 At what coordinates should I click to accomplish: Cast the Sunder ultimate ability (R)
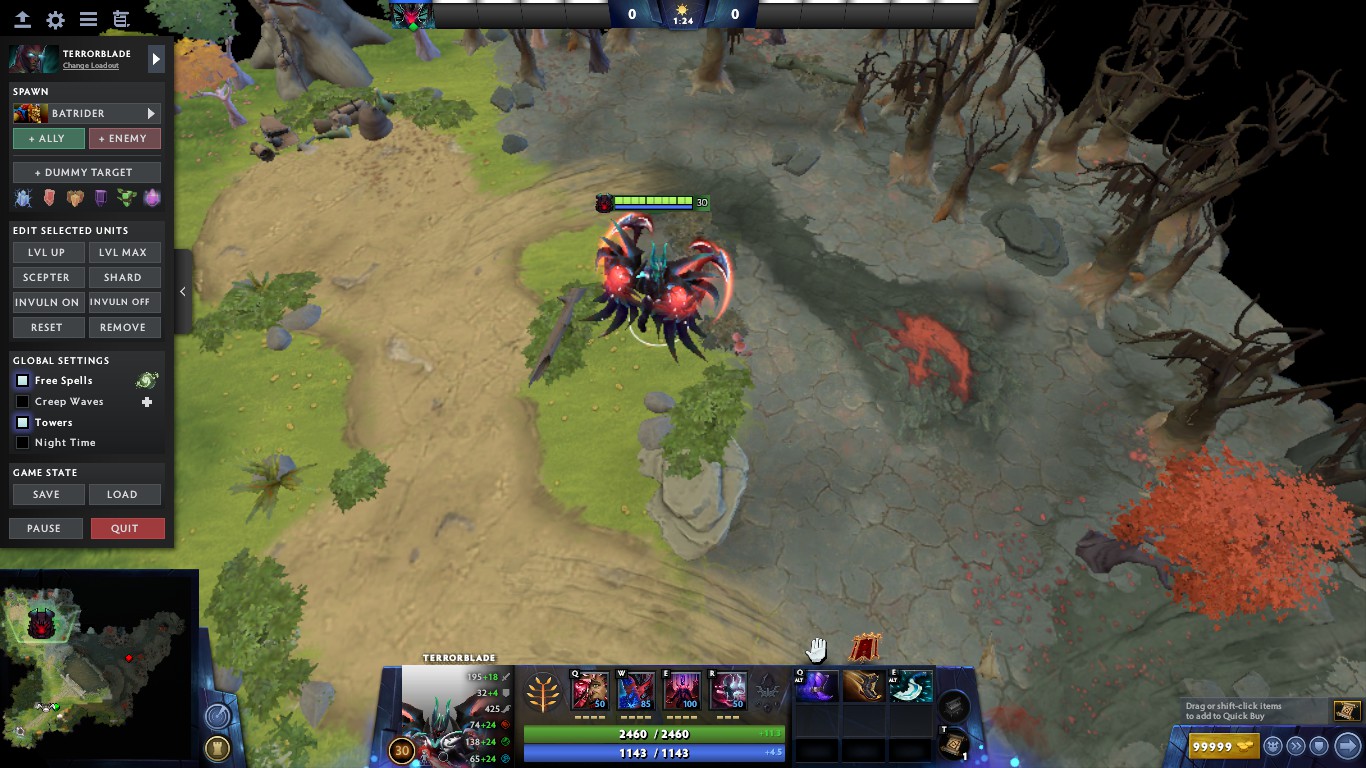(727, 690)
